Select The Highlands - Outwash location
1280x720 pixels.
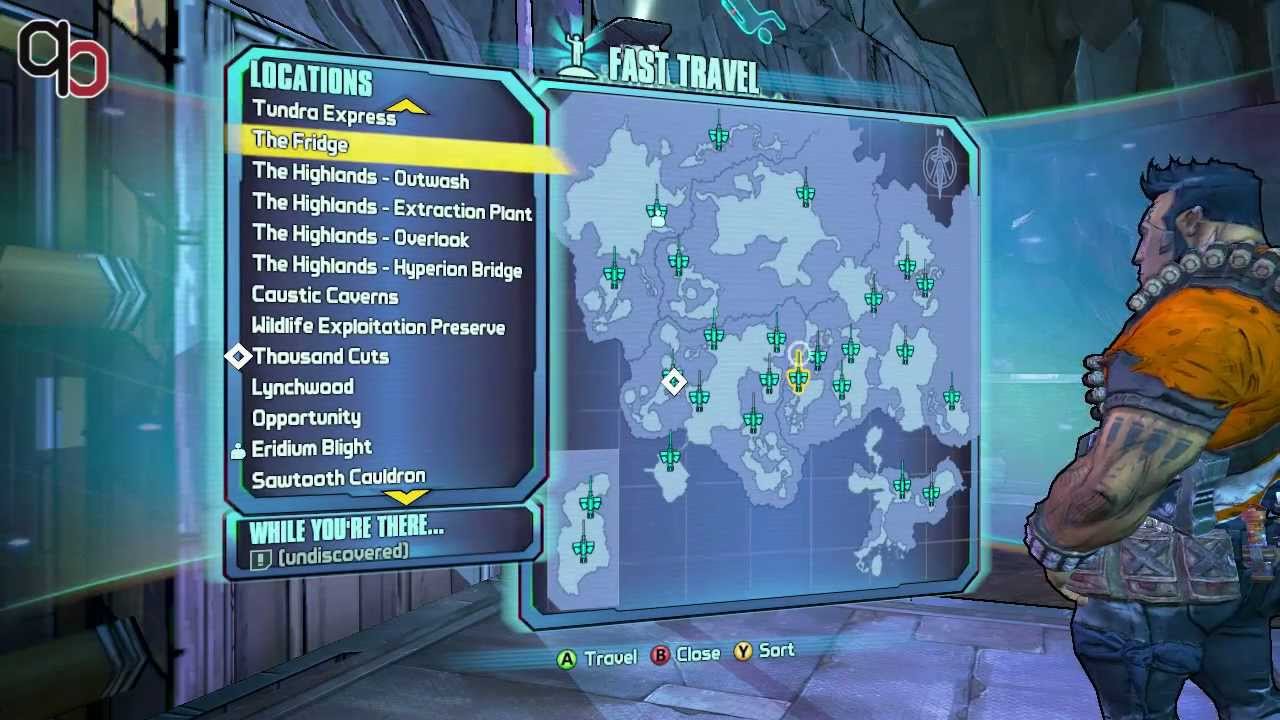pyautogui.click(x=360, y=177)
